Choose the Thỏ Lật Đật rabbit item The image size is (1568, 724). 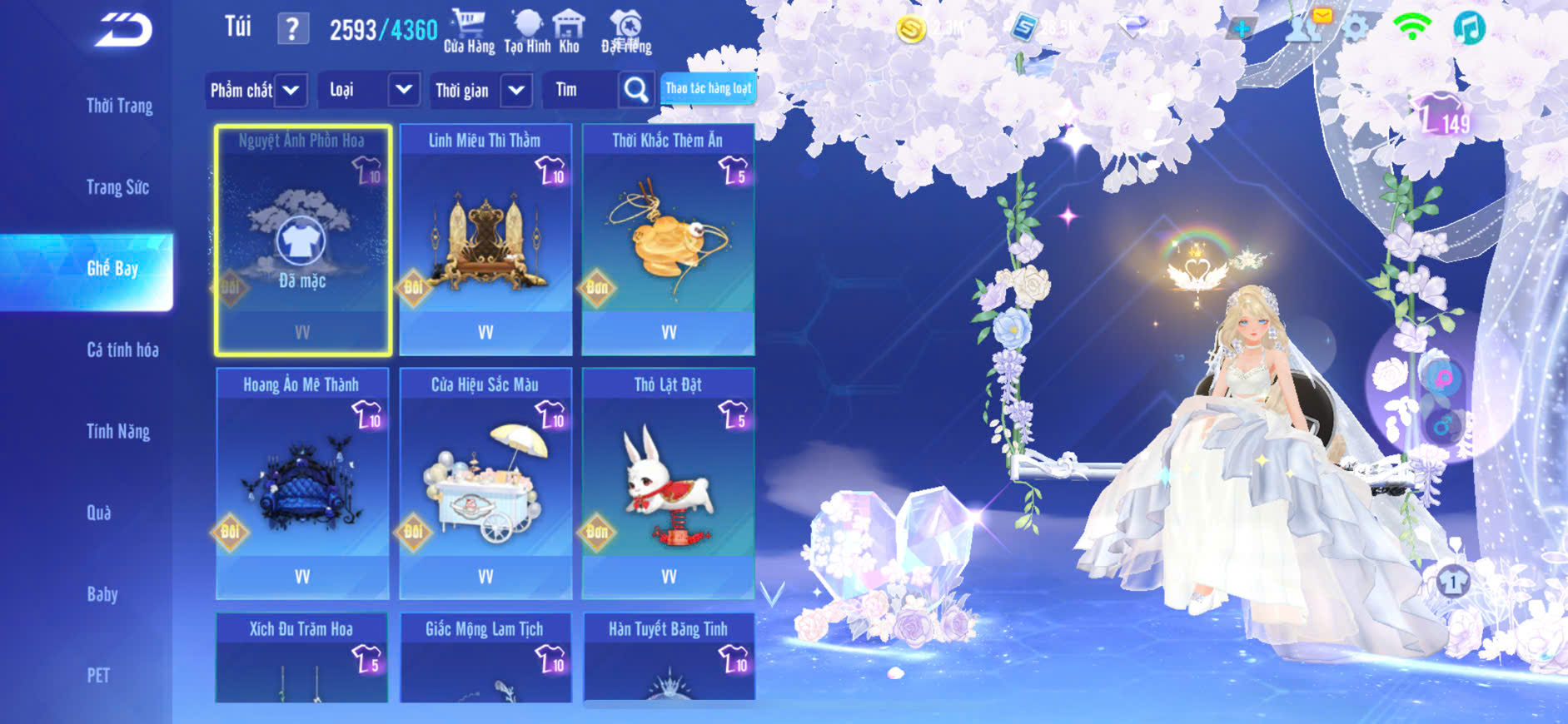coord(669,483)
